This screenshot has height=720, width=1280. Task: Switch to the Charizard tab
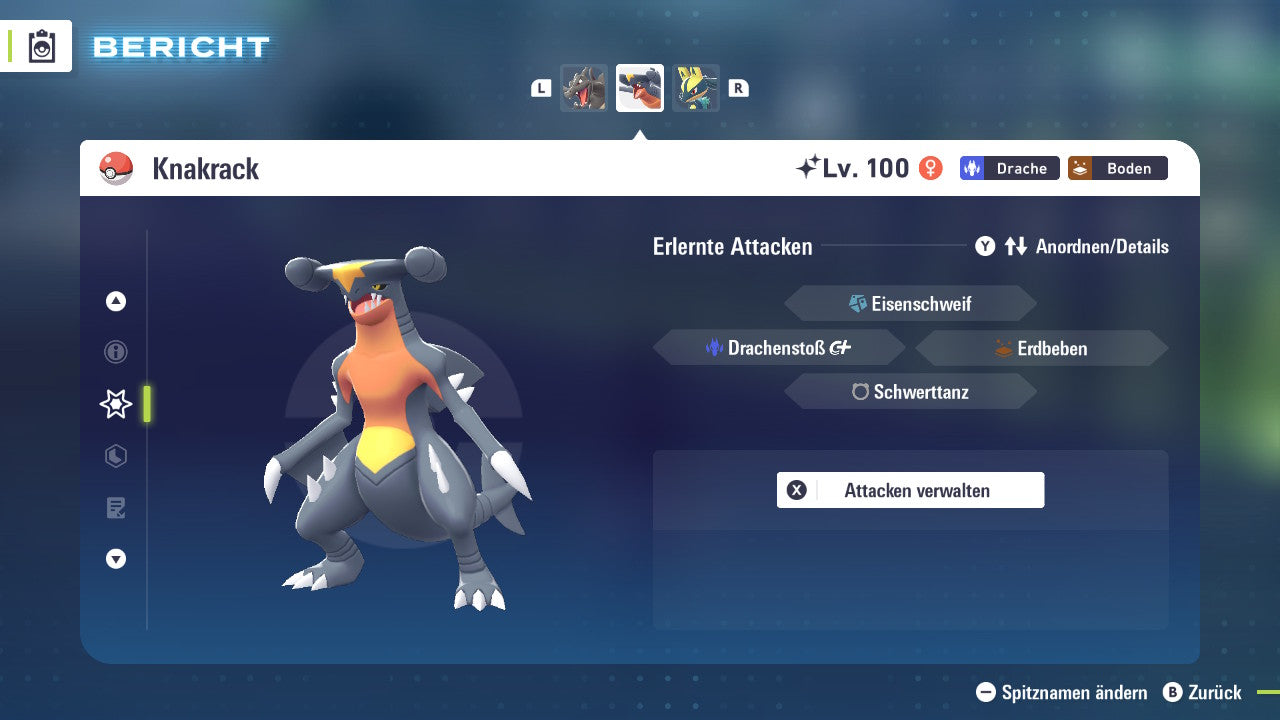tap(584, 88)
